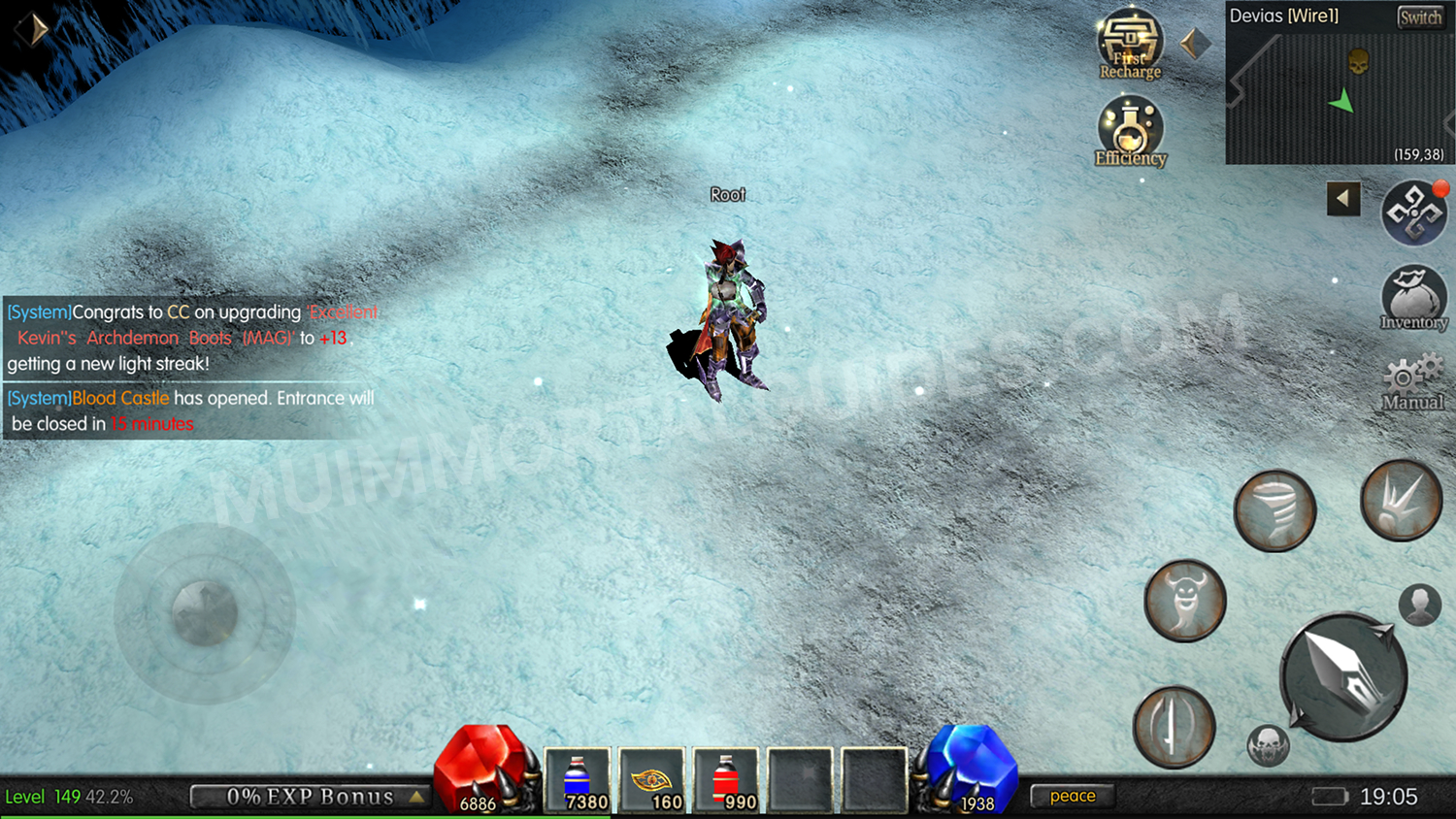The image size is (1456, 819).
Task: Tap the notification dot event icon below minimap
Action: [x=1416, y=212]
